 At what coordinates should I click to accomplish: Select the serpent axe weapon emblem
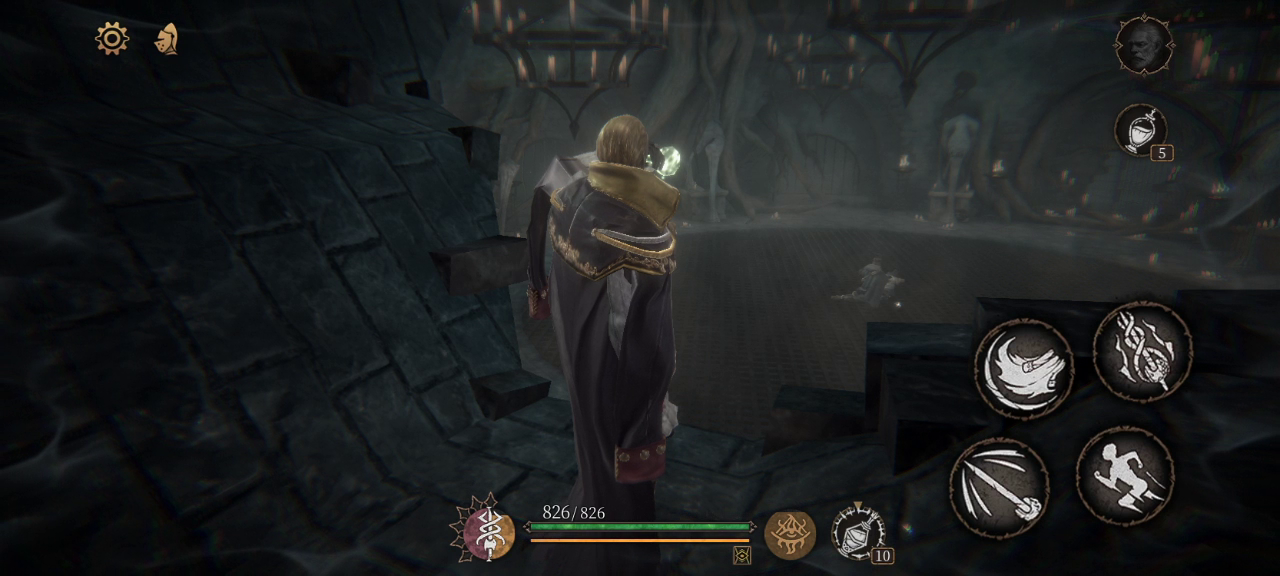click(488, 533)
